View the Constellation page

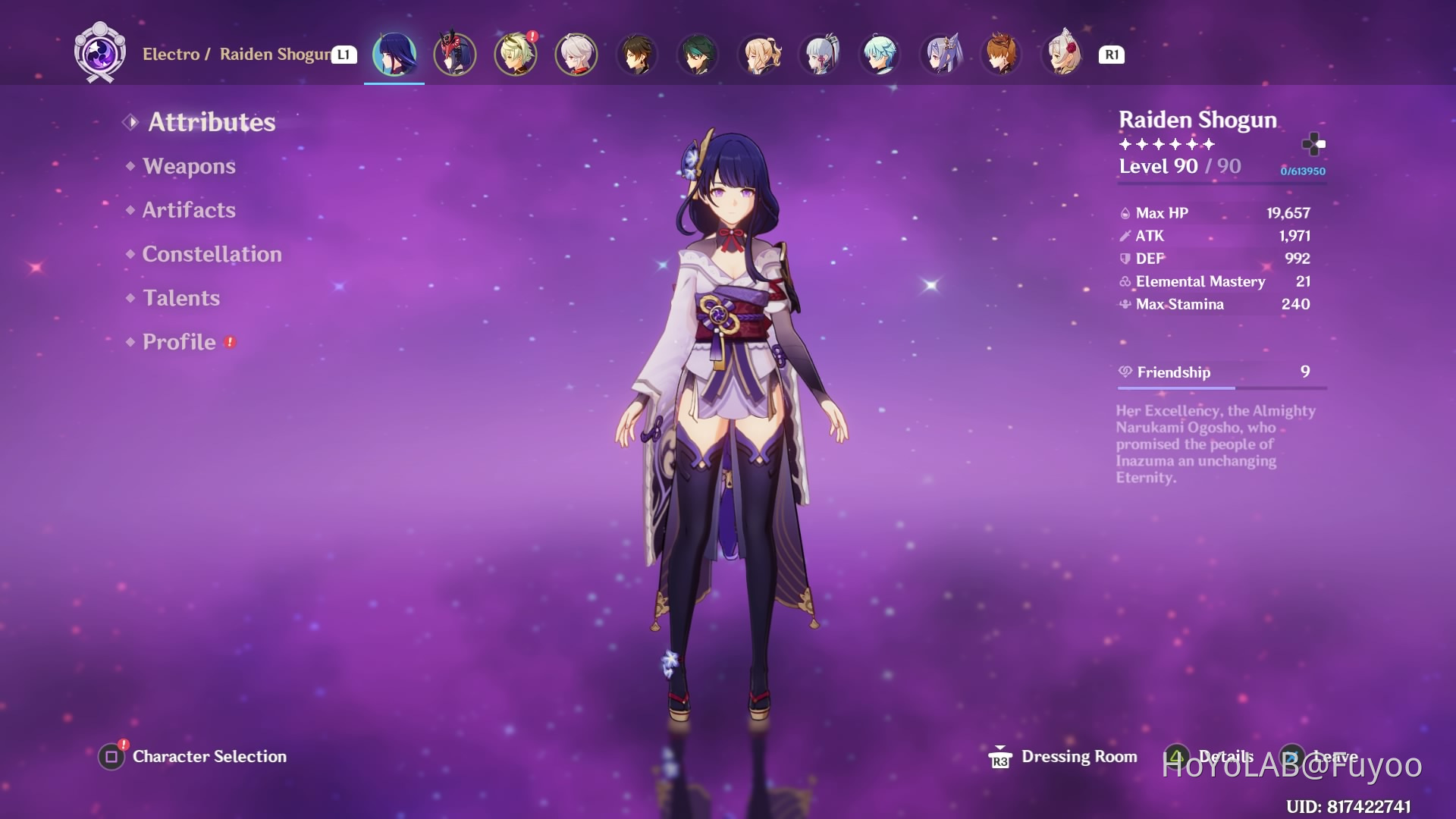tap(212, 254)
